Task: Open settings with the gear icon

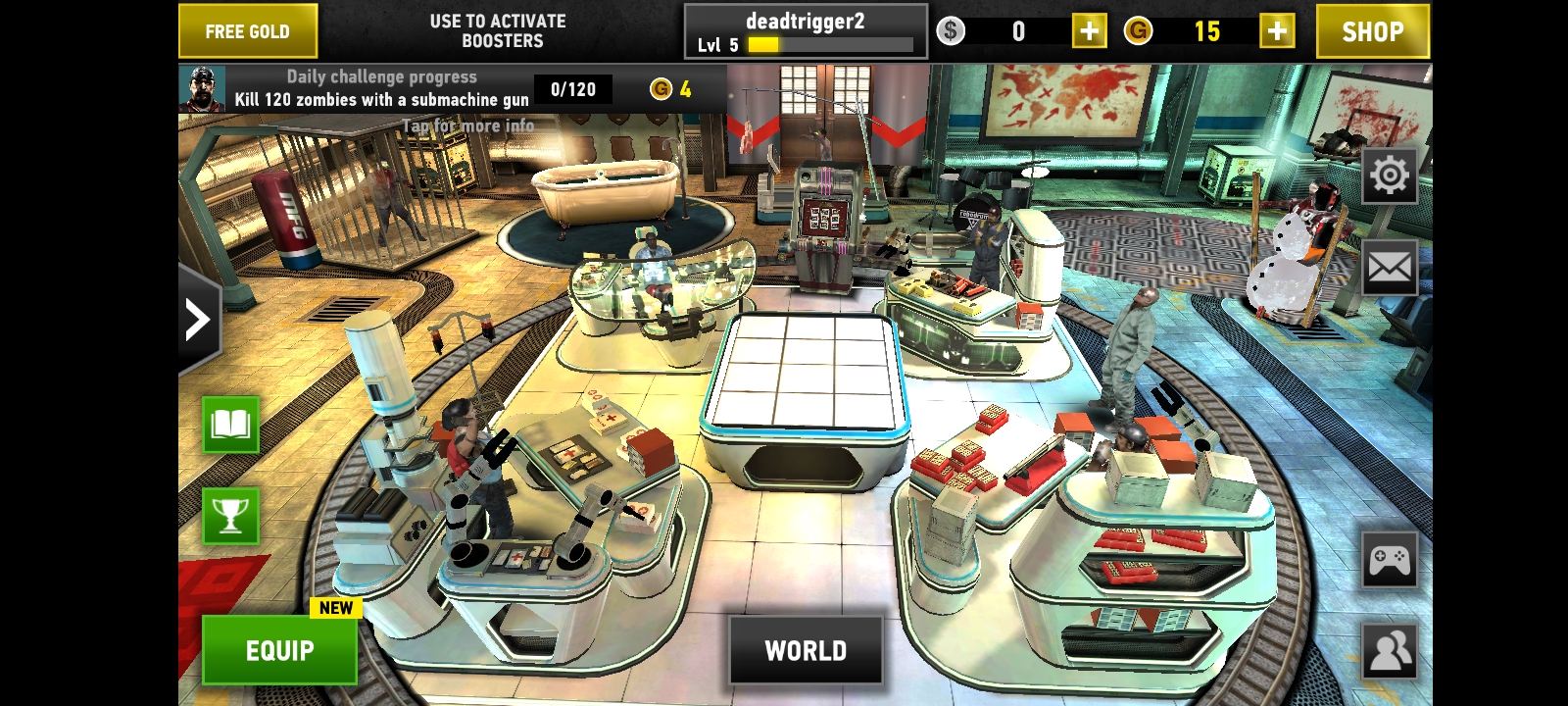Action: (1389, 176)
